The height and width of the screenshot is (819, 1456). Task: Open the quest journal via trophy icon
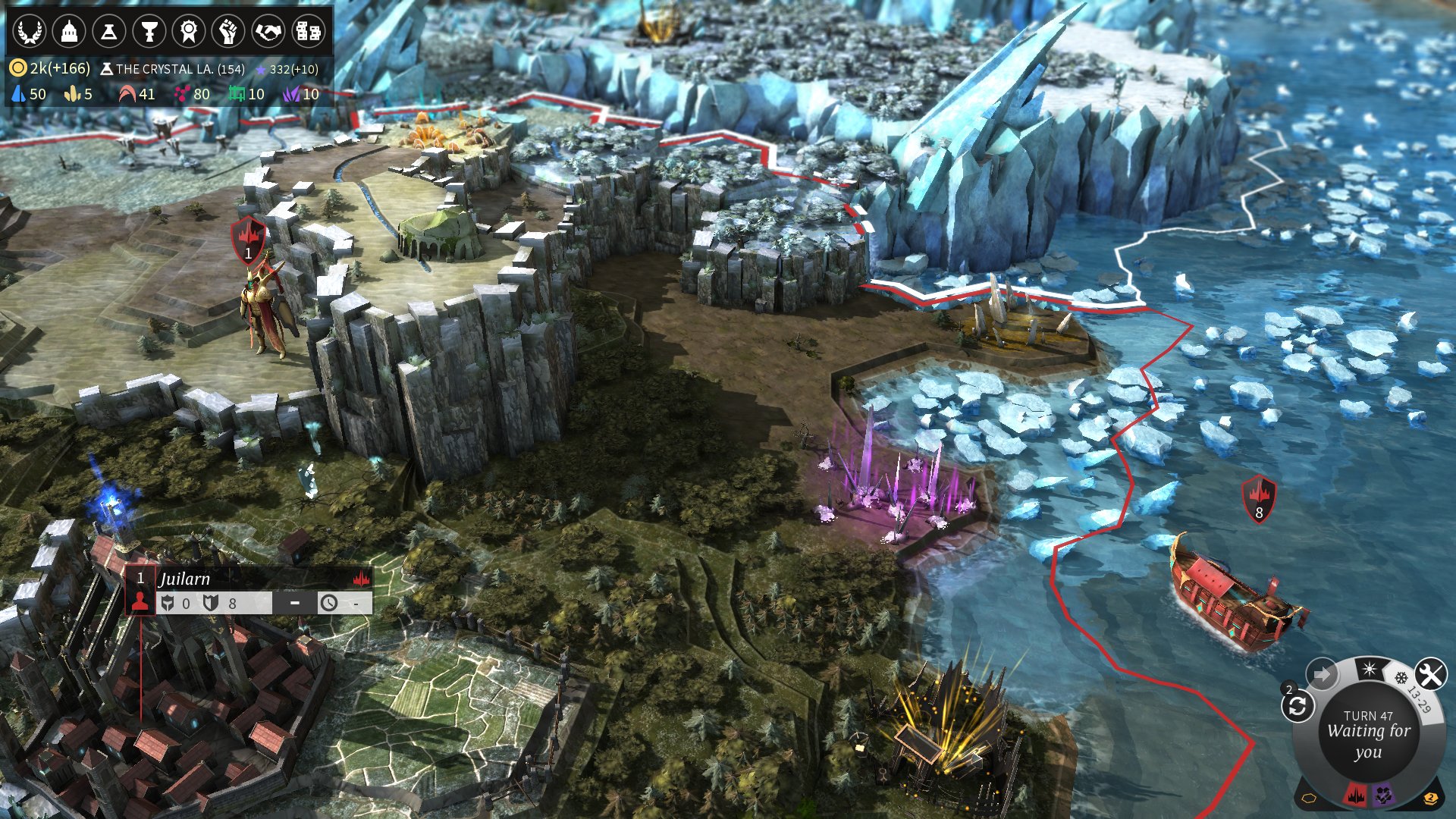pos(151,32)
